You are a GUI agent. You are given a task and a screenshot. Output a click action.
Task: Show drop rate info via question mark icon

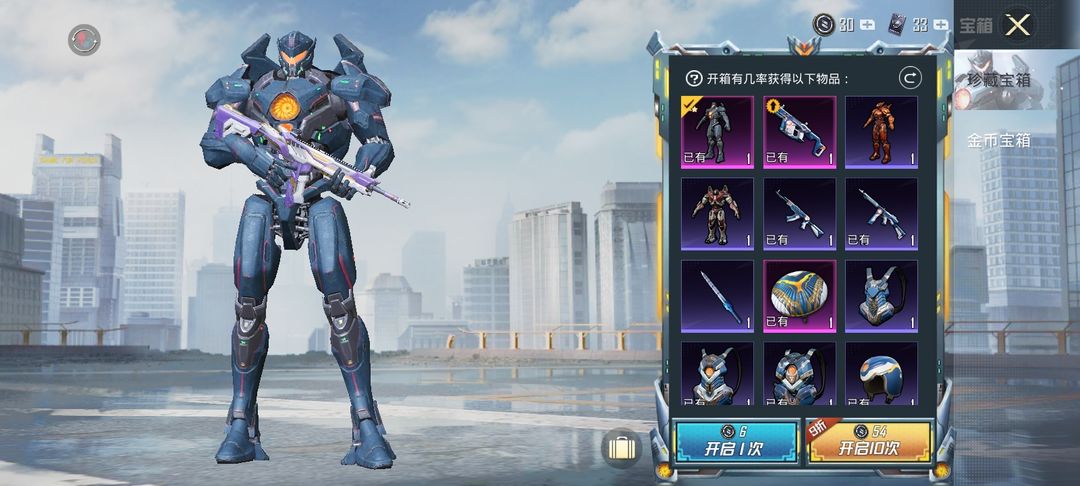693,78
